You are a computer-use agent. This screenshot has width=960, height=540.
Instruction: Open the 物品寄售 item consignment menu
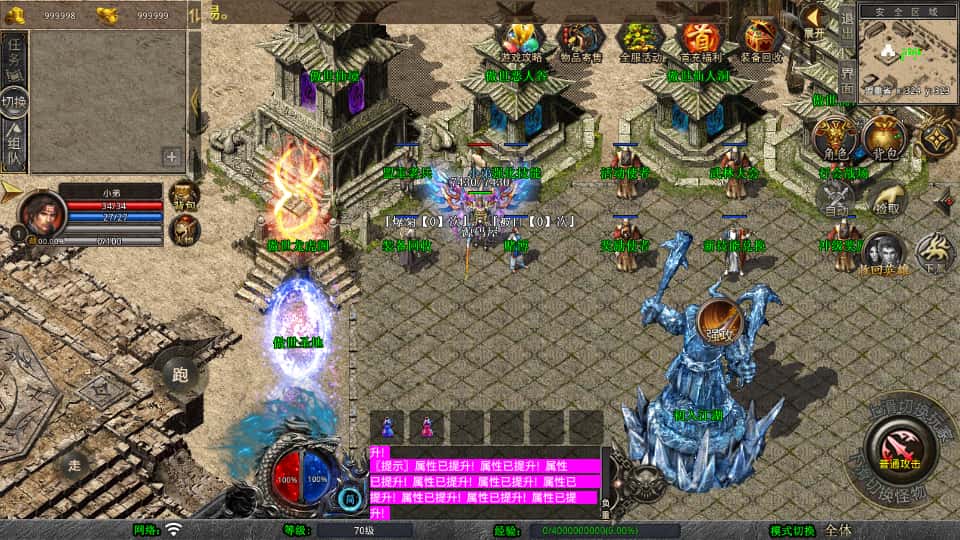[580, 38]
